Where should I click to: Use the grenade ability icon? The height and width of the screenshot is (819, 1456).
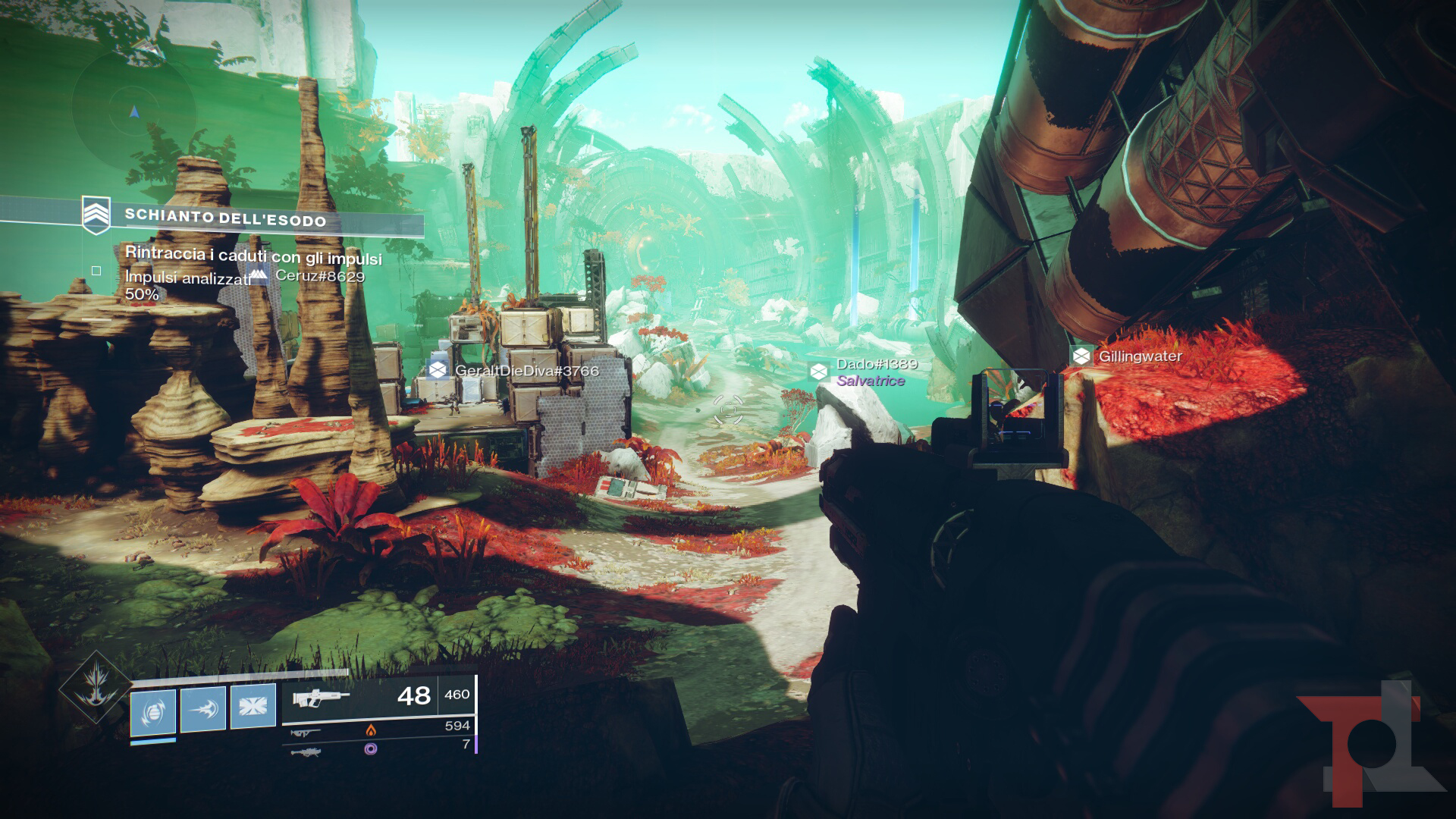(153, 711)
